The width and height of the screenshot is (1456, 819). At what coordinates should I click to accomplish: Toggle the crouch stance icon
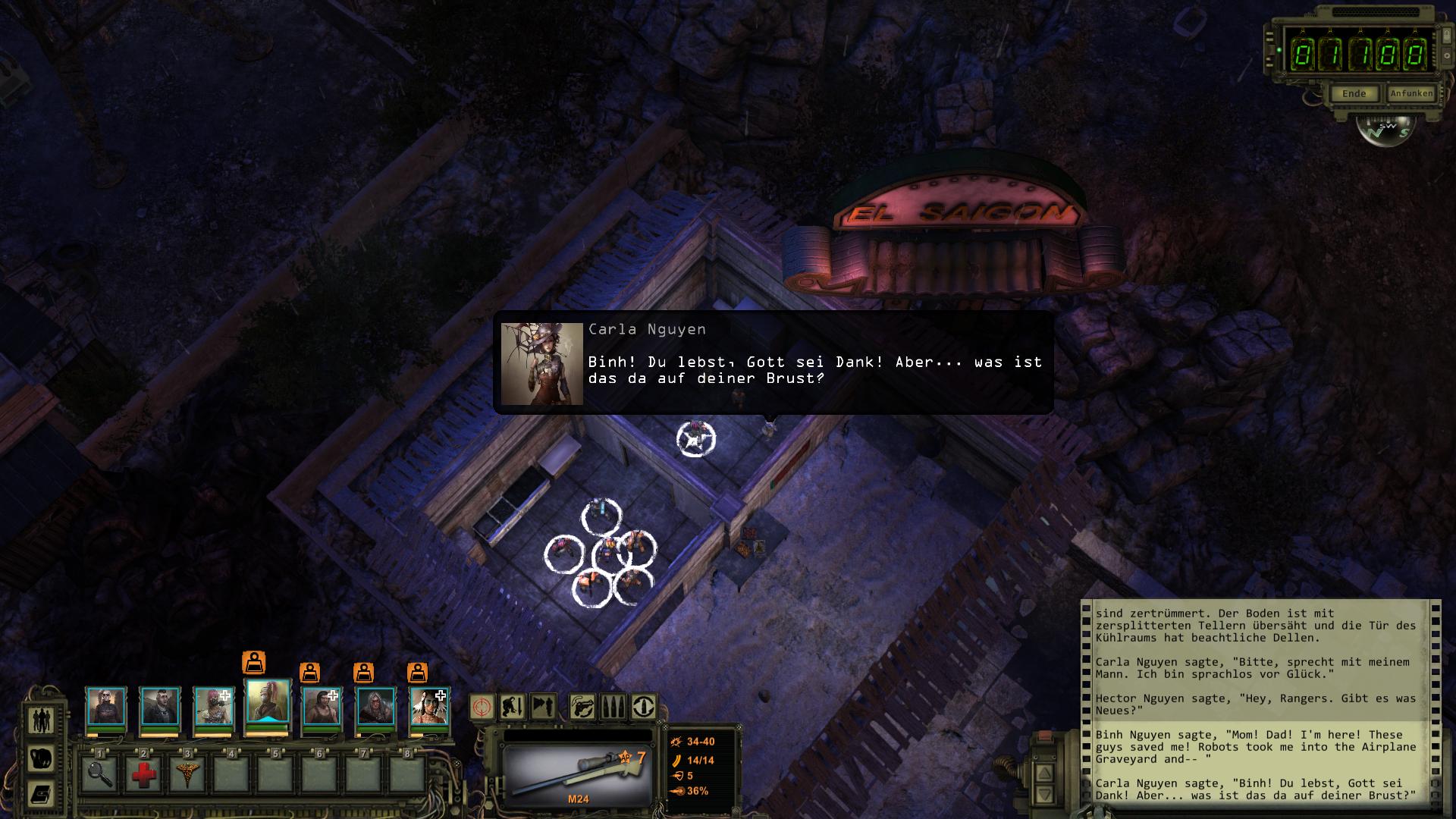point(512,708)
